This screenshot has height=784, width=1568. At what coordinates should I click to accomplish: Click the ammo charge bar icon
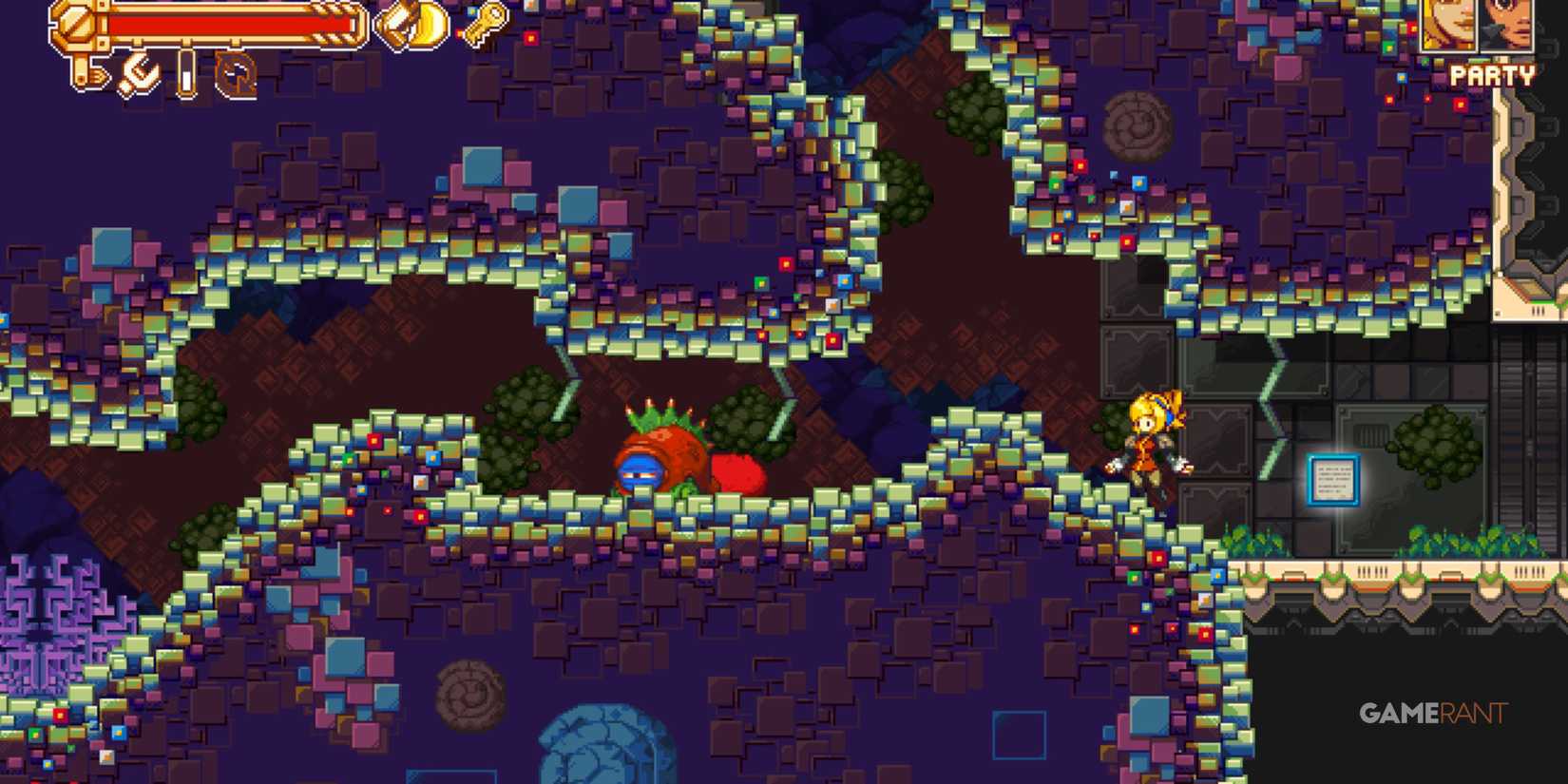(185, 72)
